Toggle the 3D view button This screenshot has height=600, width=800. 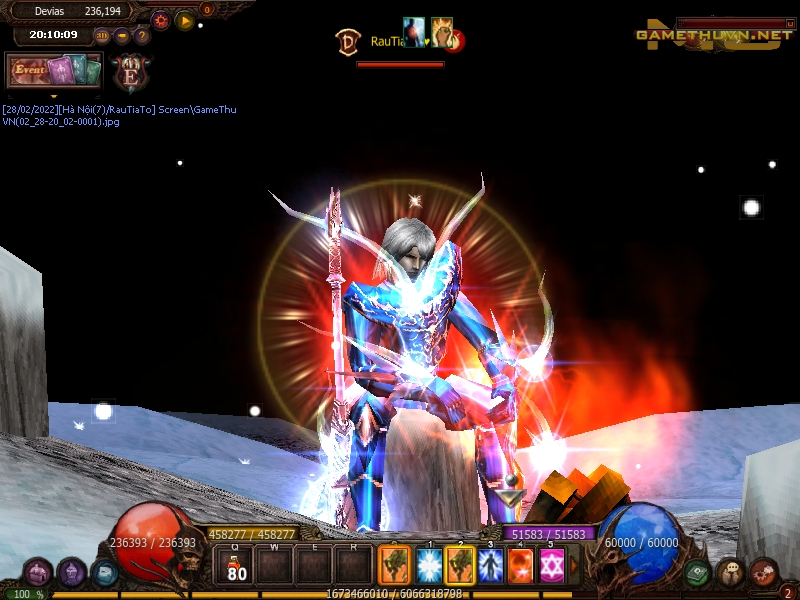(x=102, y=37)
